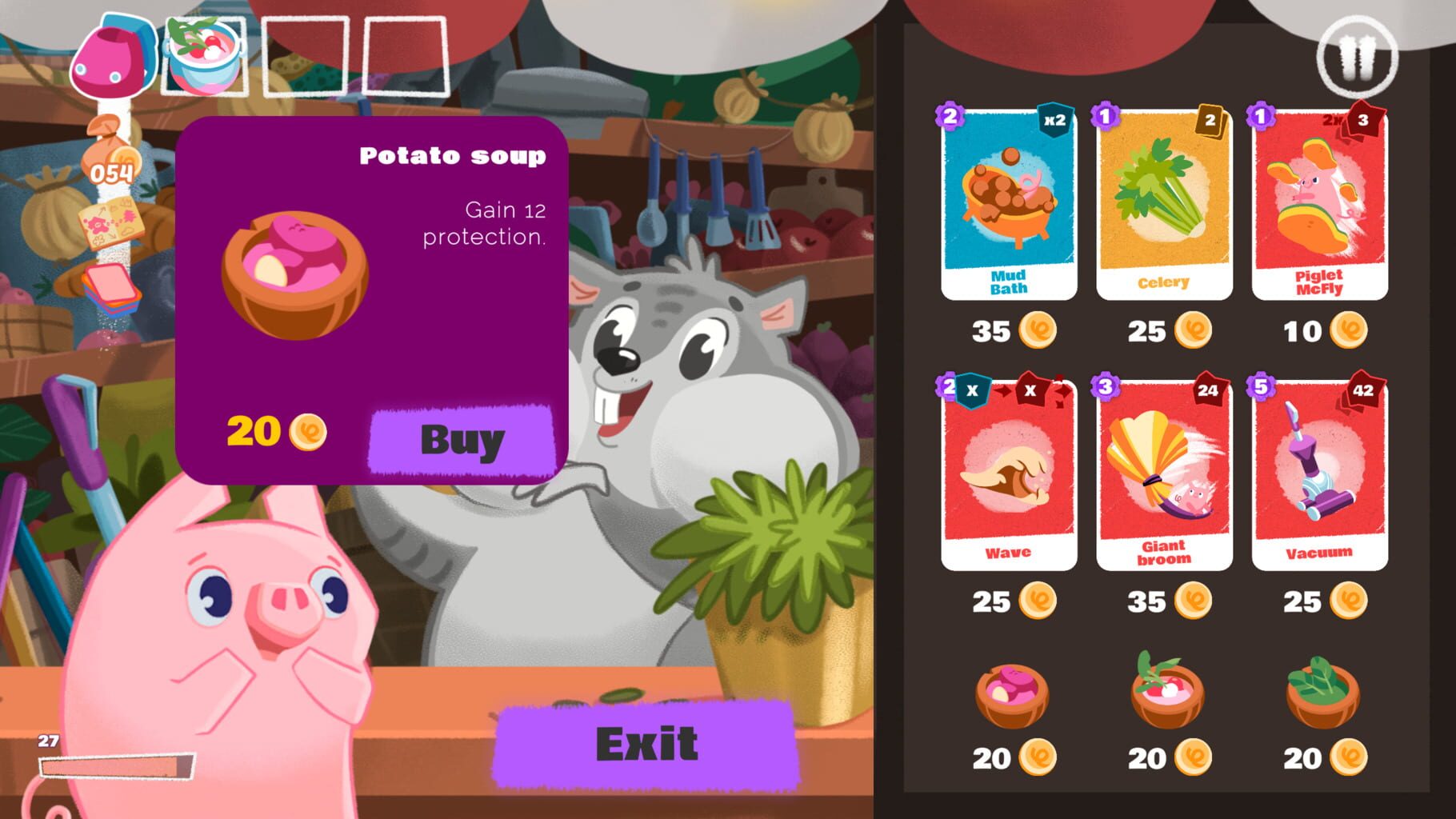Select the Mud Bath card in the shop
Image resolution: width=1456 pixels, height=819 pixels.
pos(1008,204)
